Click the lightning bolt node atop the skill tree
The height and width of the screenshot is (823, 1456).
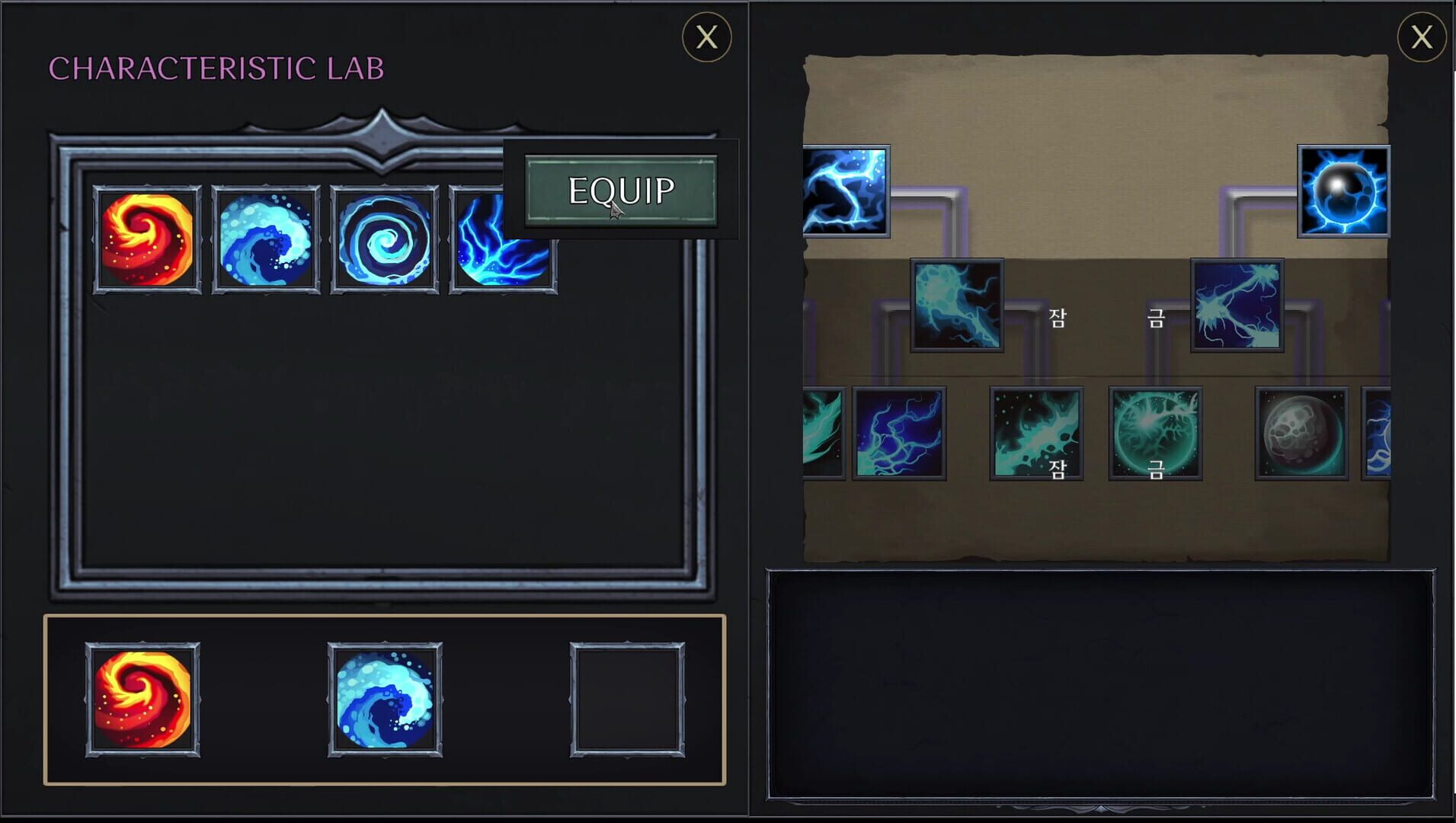pos(844,192)
